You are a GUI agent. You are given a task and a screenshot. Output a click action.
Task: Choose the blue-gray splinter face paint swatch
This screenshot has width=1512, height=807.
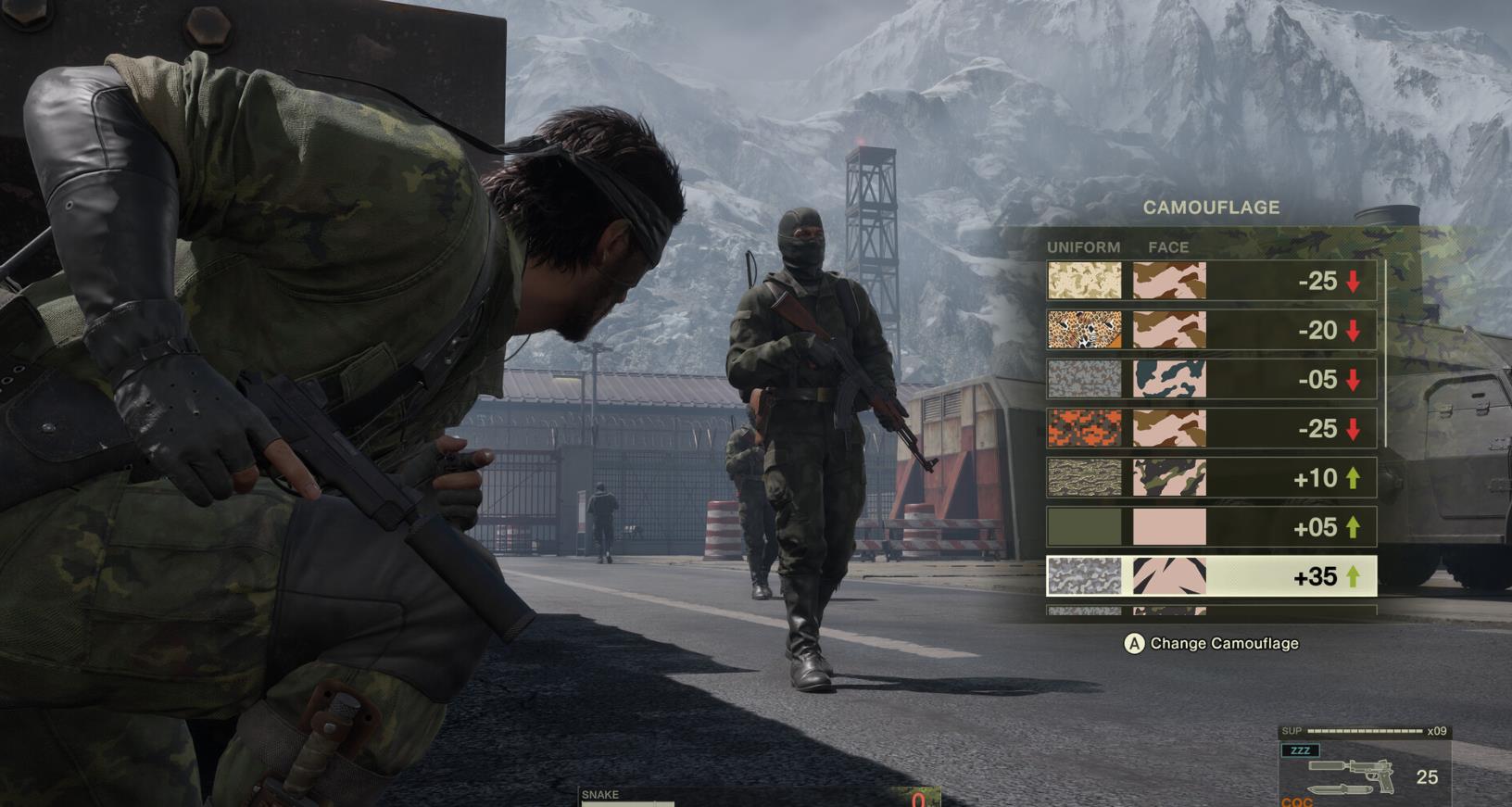pyautogui.click(x=1169, y=379)
